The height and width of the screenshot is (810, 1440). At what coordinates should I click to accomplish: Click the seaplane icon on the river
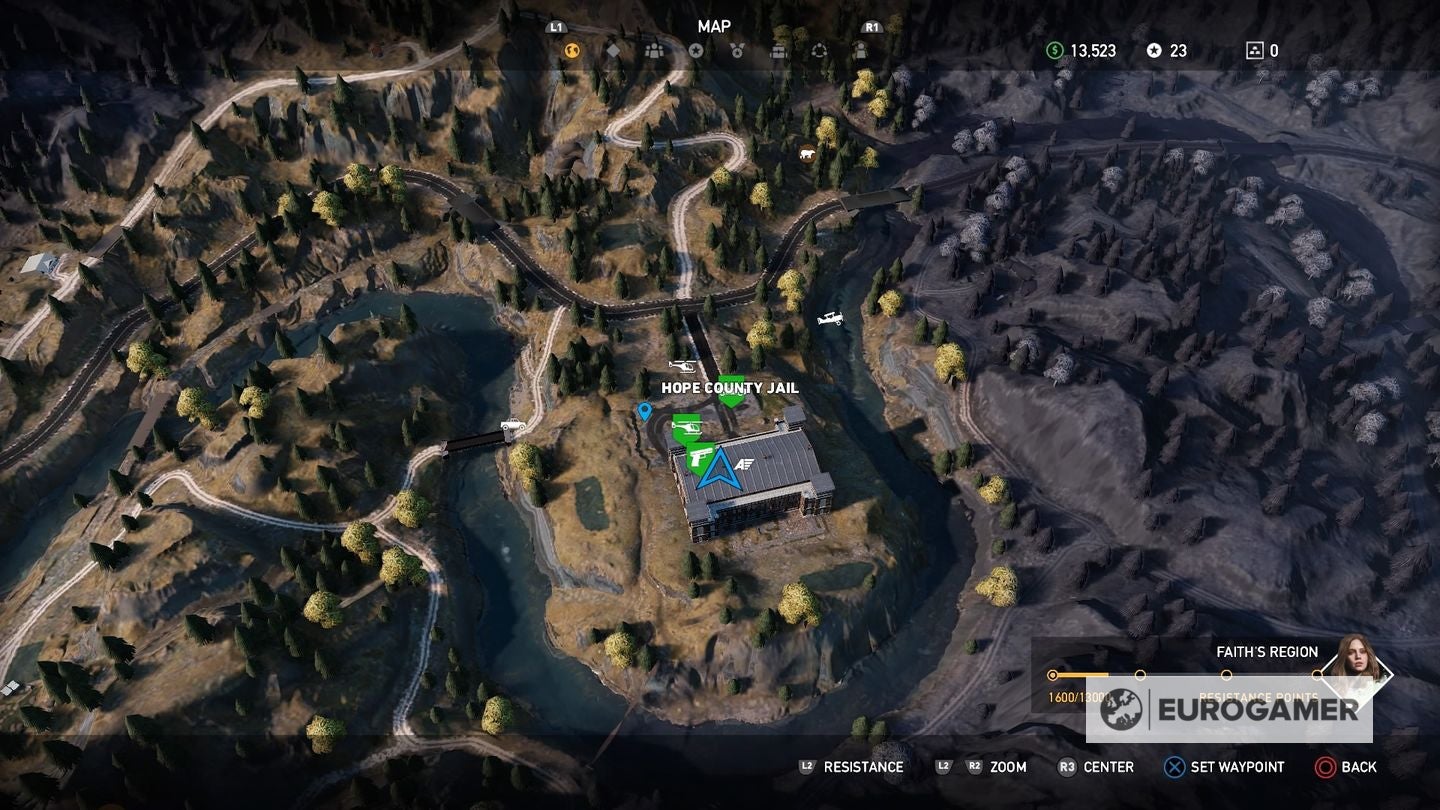830,317
